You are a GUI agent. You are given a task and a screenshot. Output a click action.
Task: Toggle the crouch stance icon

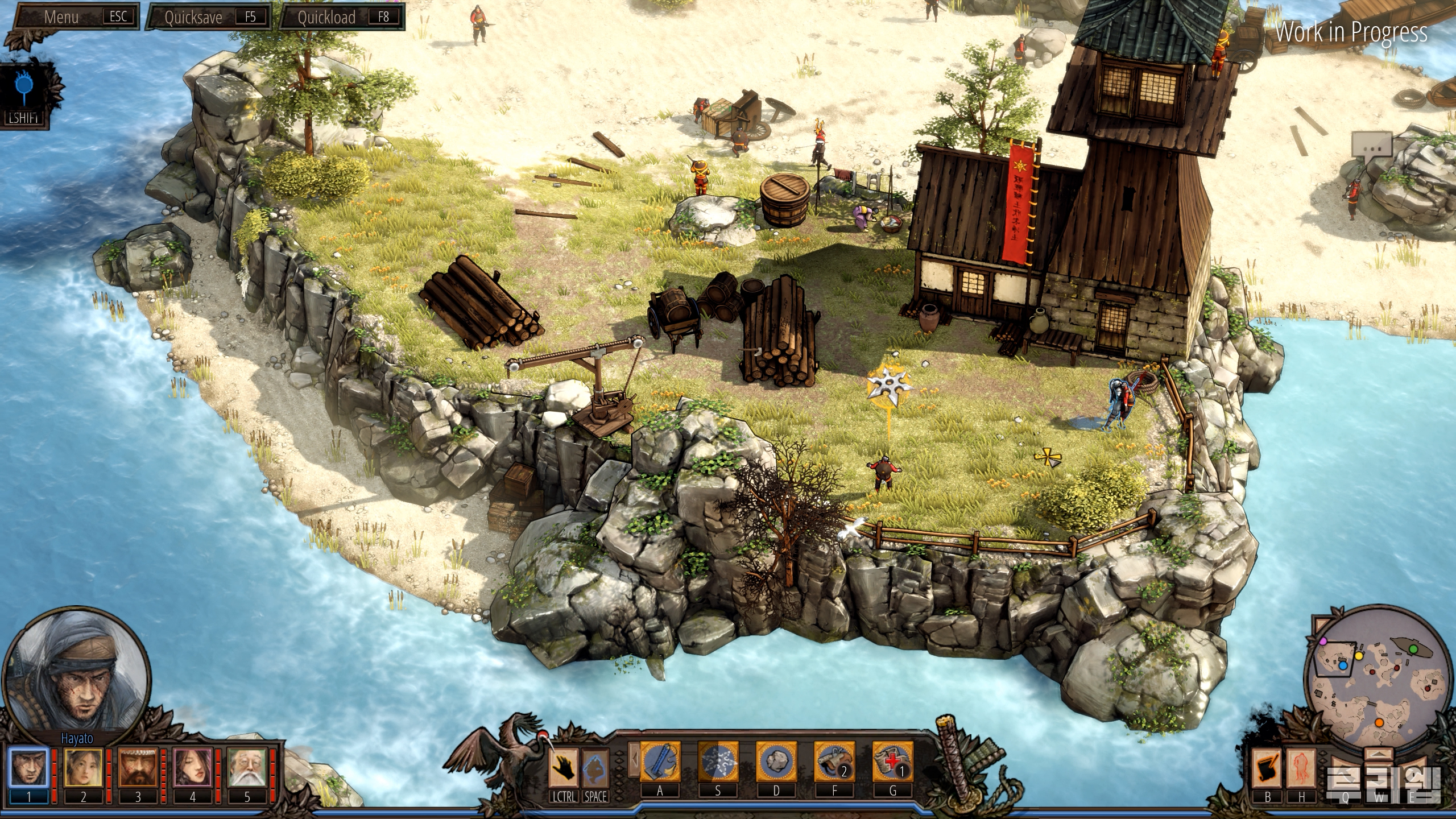595,768
